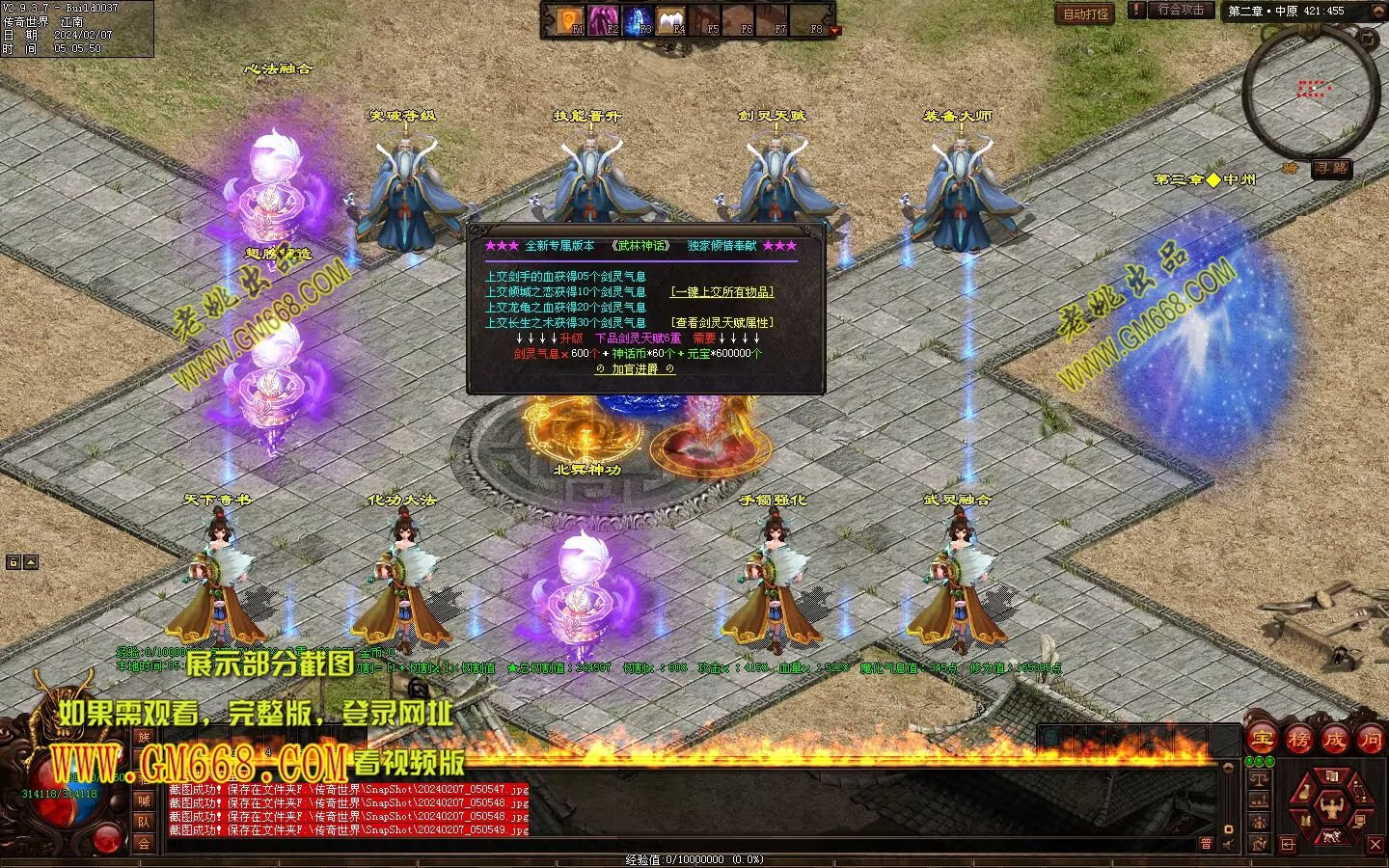Open the 问 help orb
The height and width of the screenshot is (868, 1389).
[1370, 740]
